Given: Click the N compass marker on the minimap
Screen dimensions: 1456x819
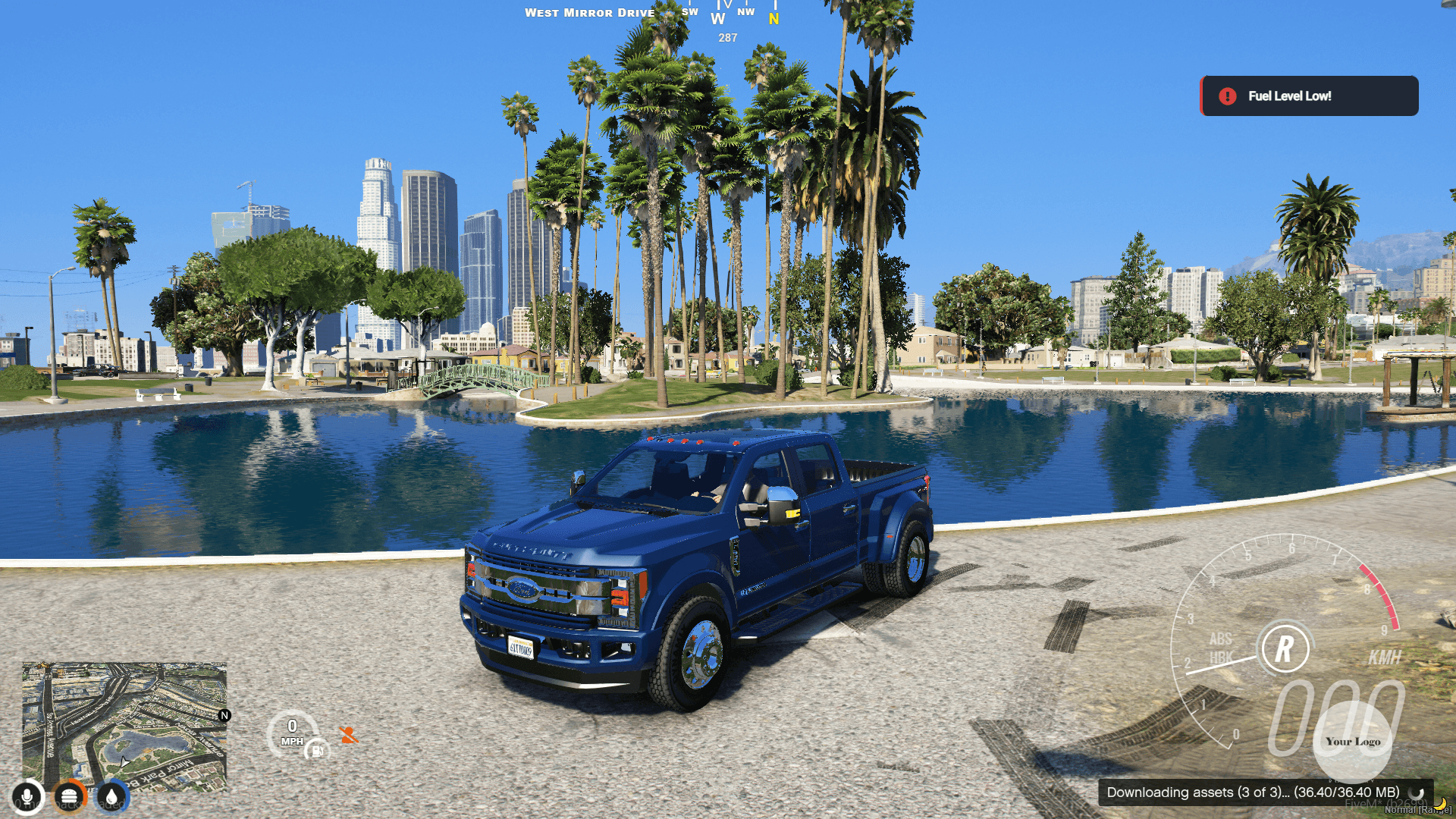Looking at the screenshot, I should (x=224, y=715).
